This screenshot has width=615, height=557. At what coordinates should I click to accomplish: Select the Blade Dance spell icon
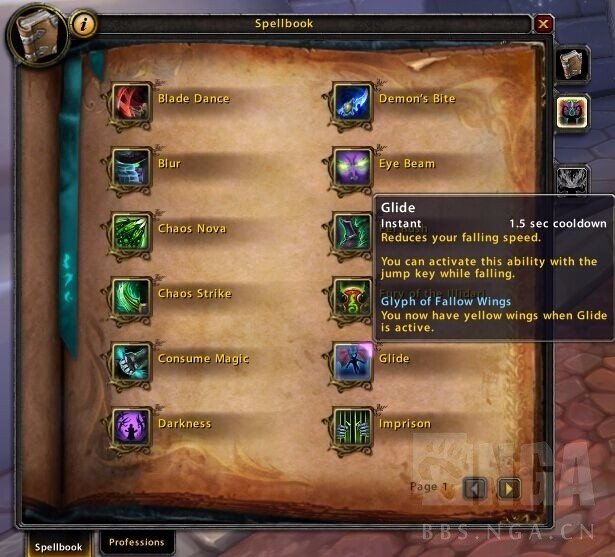(131, 103)
